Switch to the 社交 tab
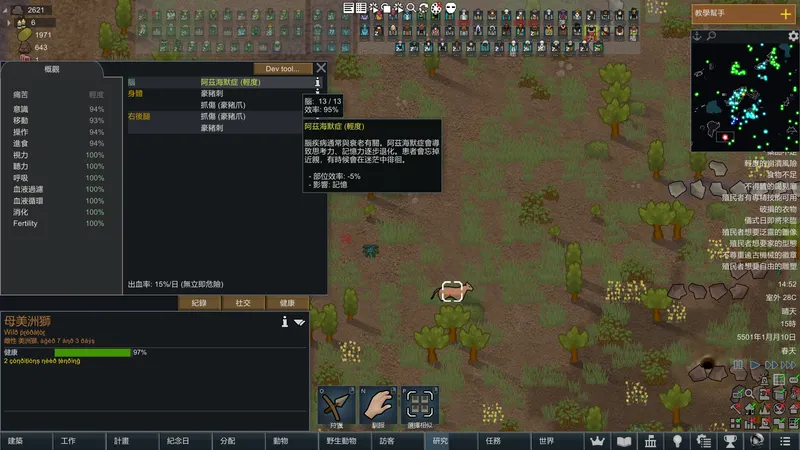Viewport: 800px width, 450px height. (x=243, y=302)
